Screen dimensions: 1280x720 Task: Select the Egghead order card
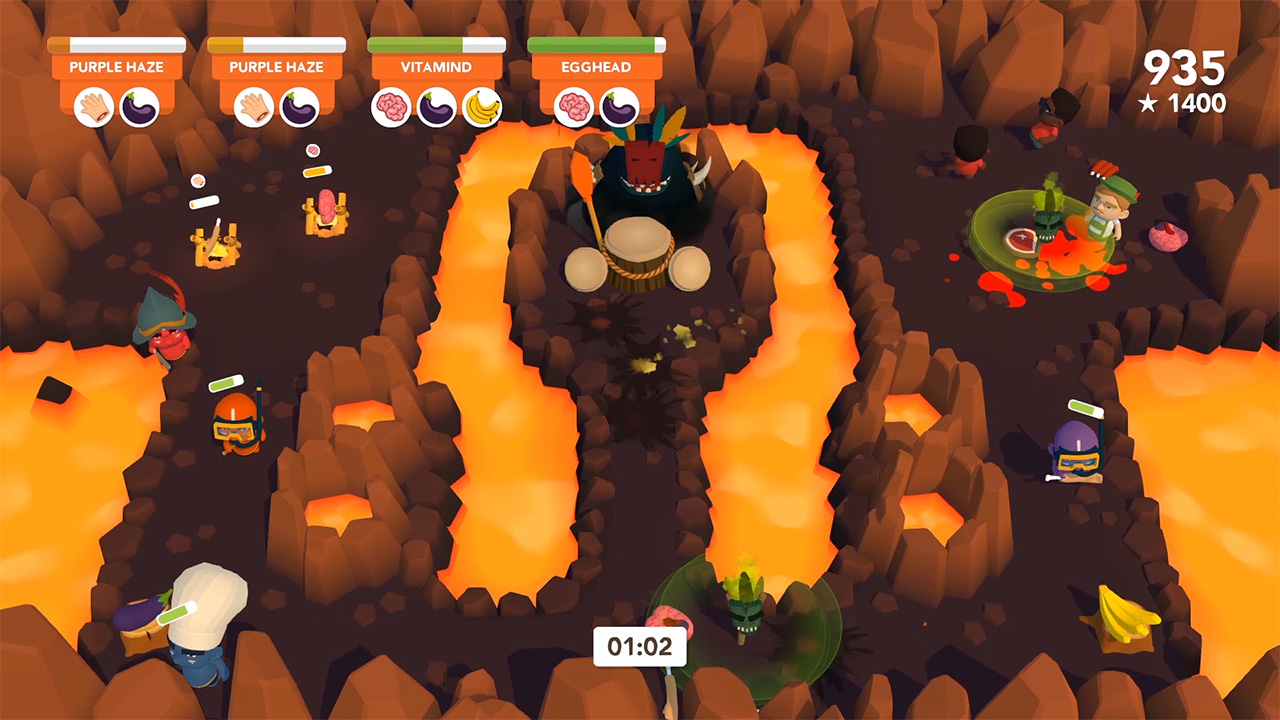click(597, 67)
